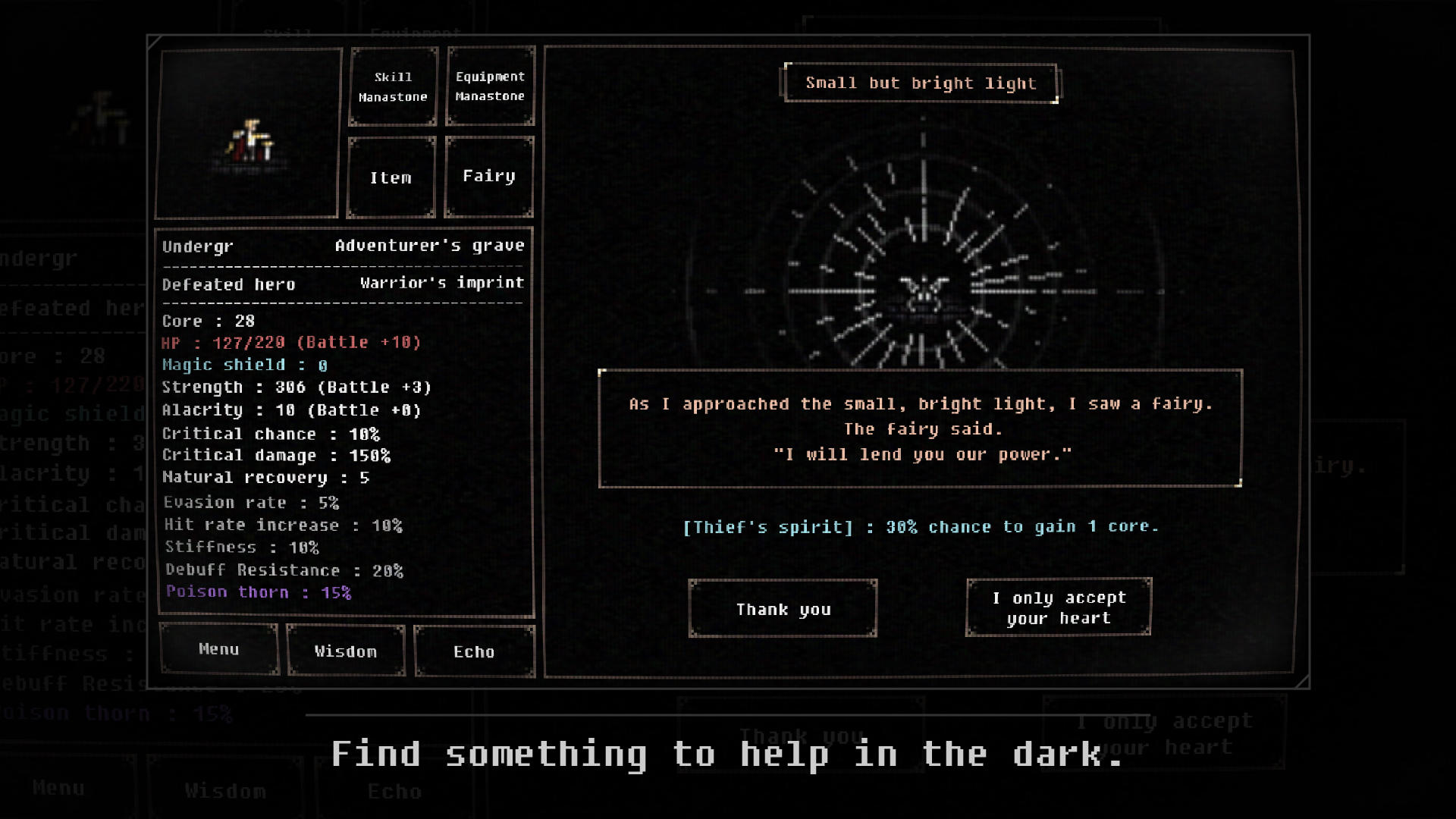The width and height of the screenshot is (1456, 819).
Task: Open the Item inventory panel
Action: click(392, 176)
